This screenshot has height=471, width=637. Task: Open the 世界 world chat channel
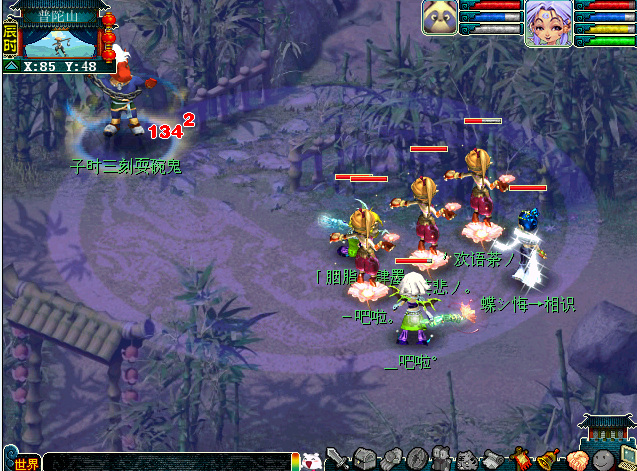tap(26, 463)
